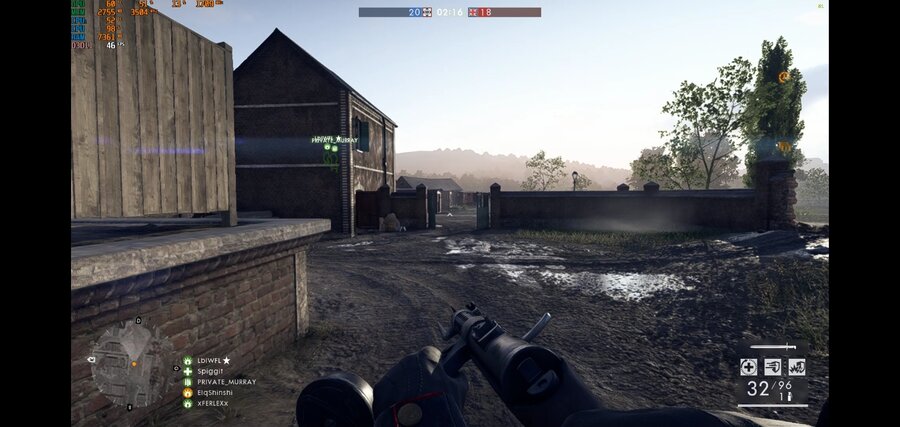Choose PRIVATE_MURRAY in the squad list
The width and height of the screenshot is (900, 427).
pyautogui.click(x=224, y=382)
